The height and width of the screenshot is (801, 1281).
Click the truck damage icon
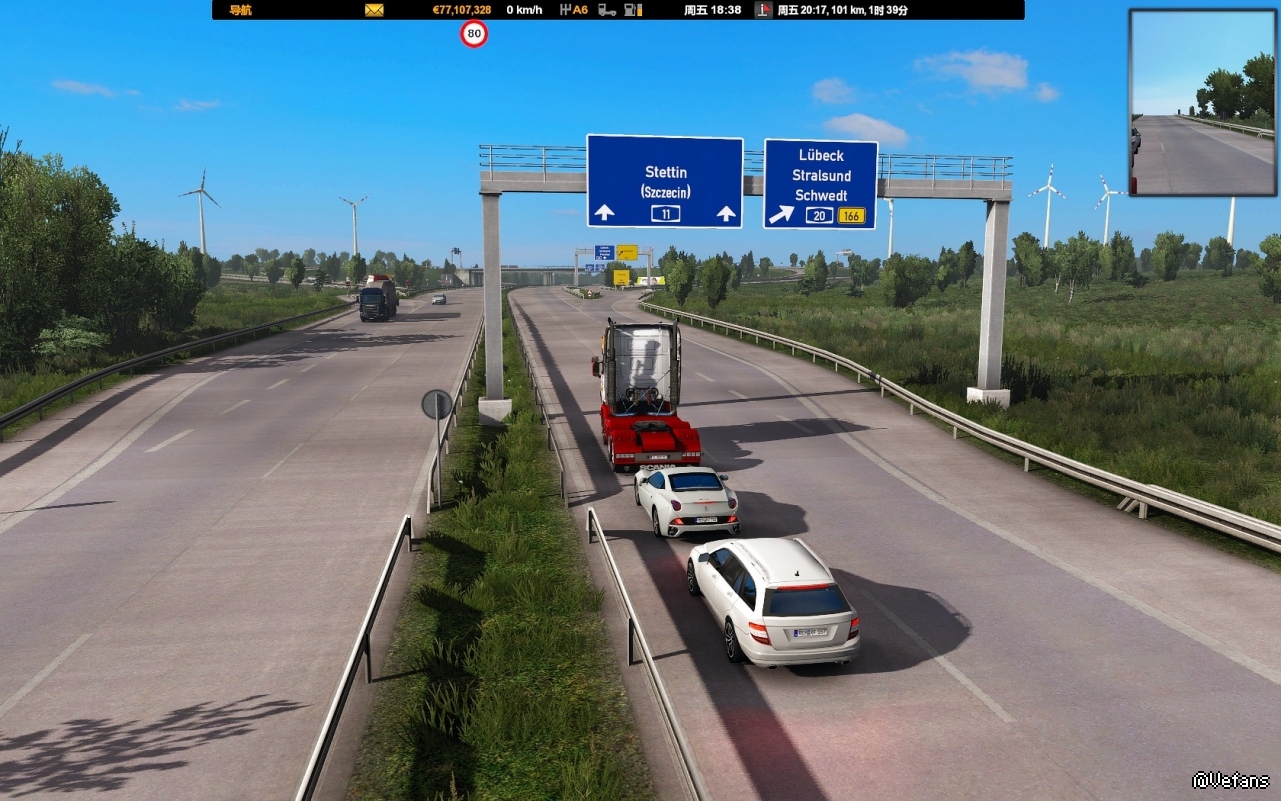click(x=607, y=10)
